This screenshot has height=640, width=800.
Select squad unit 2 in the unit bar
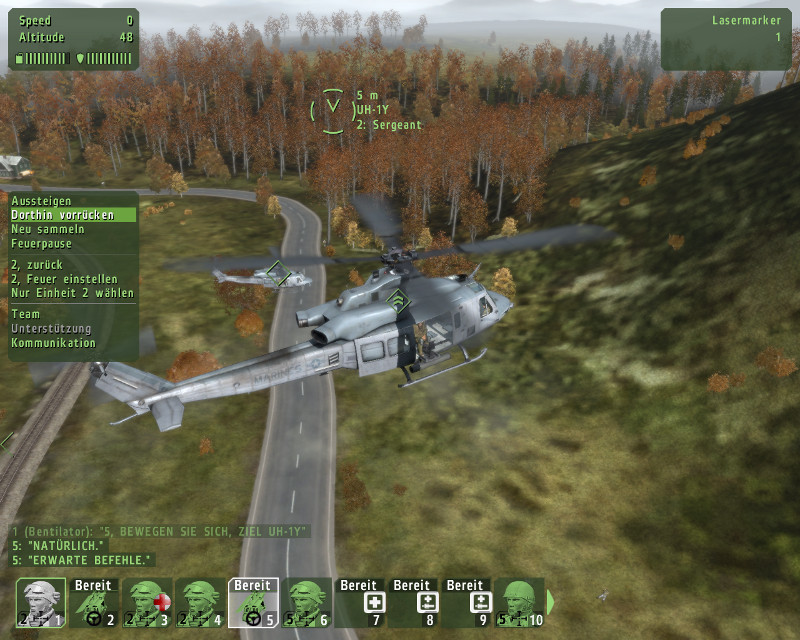coord(95,603)
